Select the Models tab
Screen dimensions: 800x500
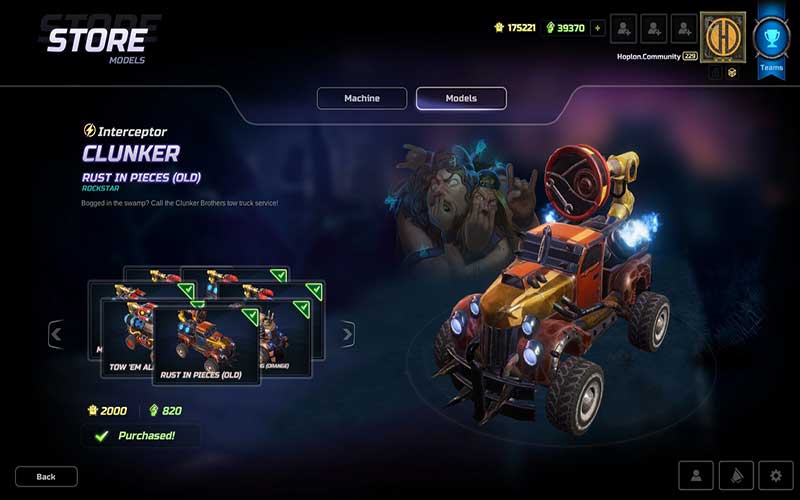(461, 98)
